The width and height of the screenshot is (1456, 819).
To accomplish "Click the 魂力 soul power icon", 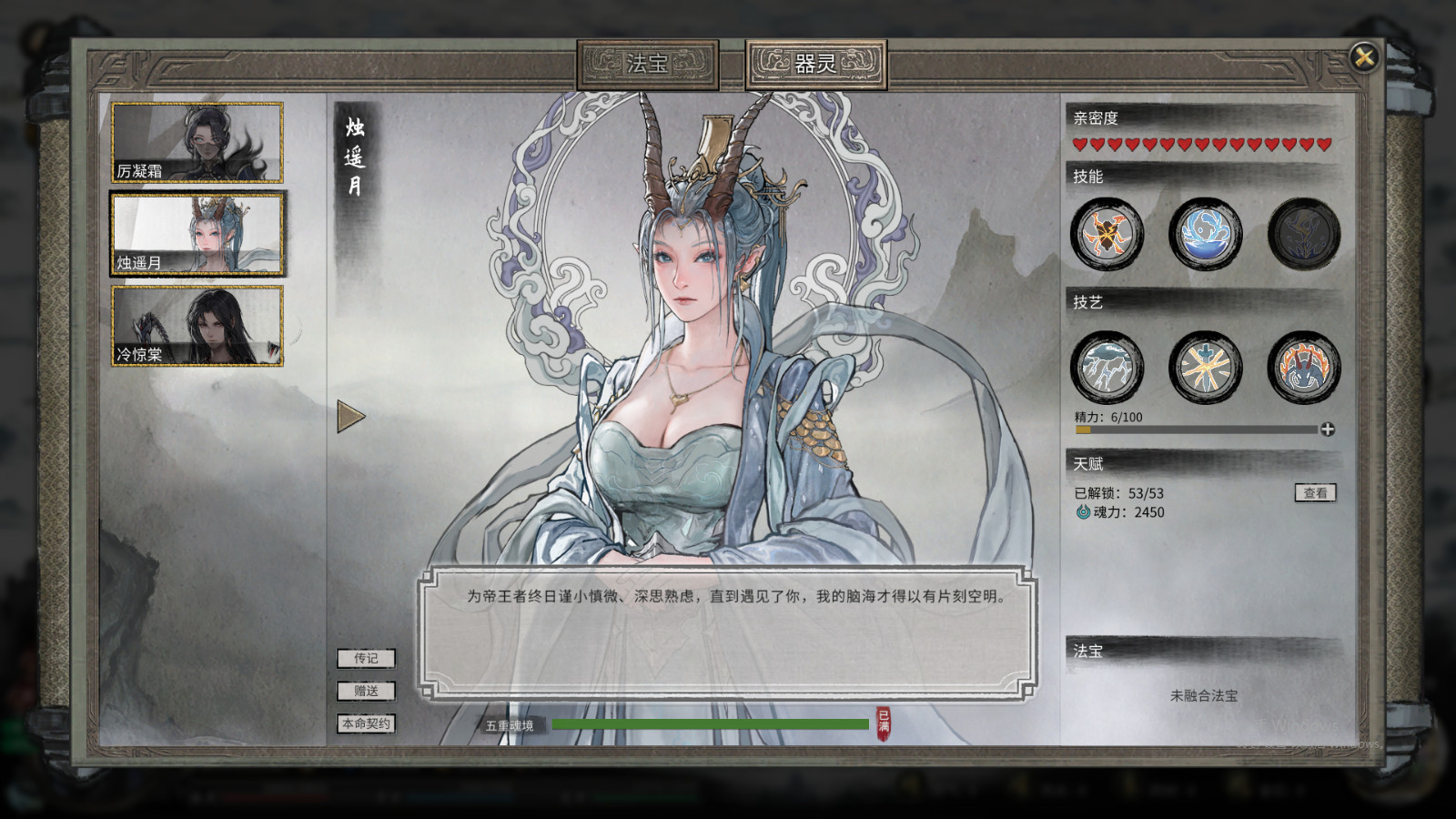I will tap(1081, 511).
